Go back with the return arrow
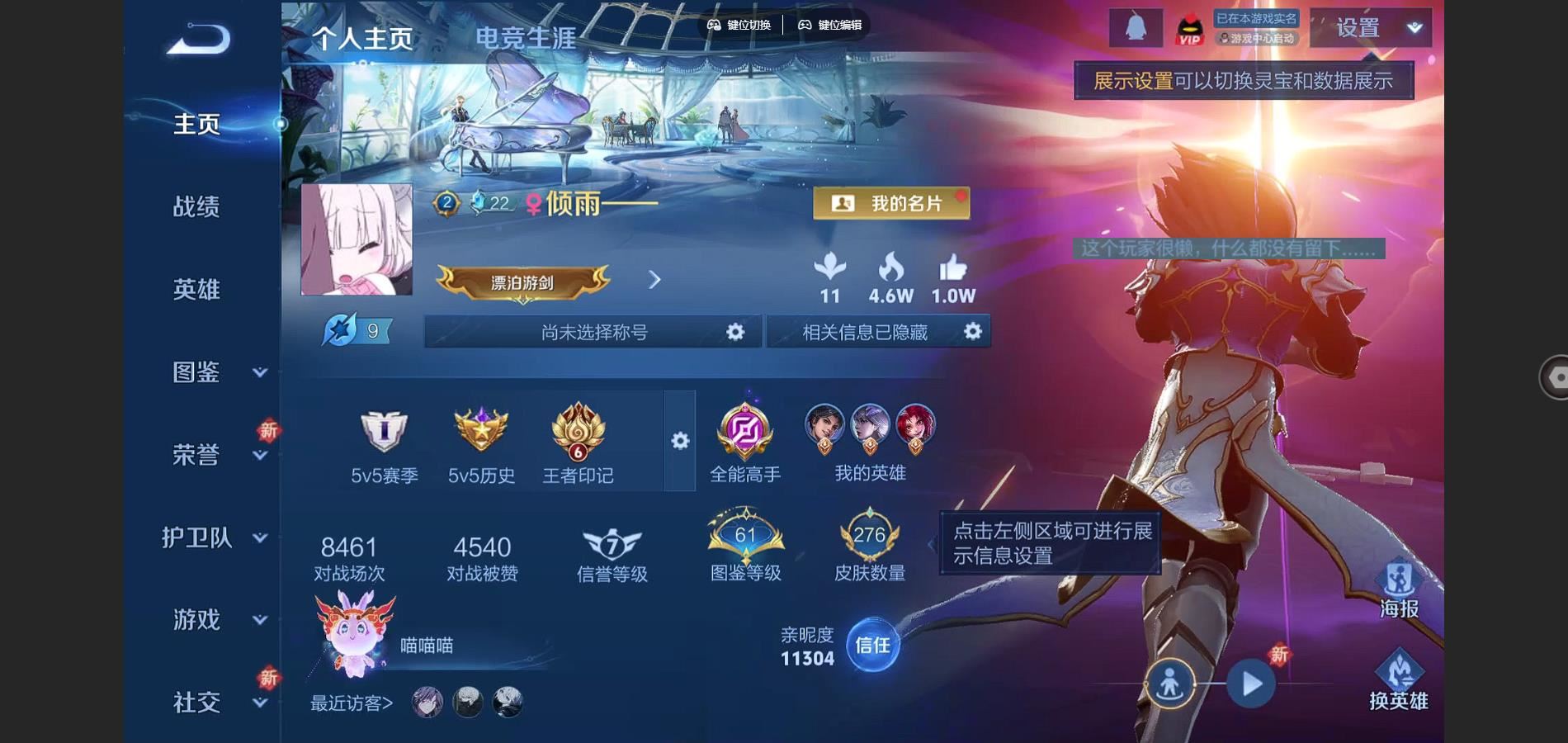 click(198, 39)
